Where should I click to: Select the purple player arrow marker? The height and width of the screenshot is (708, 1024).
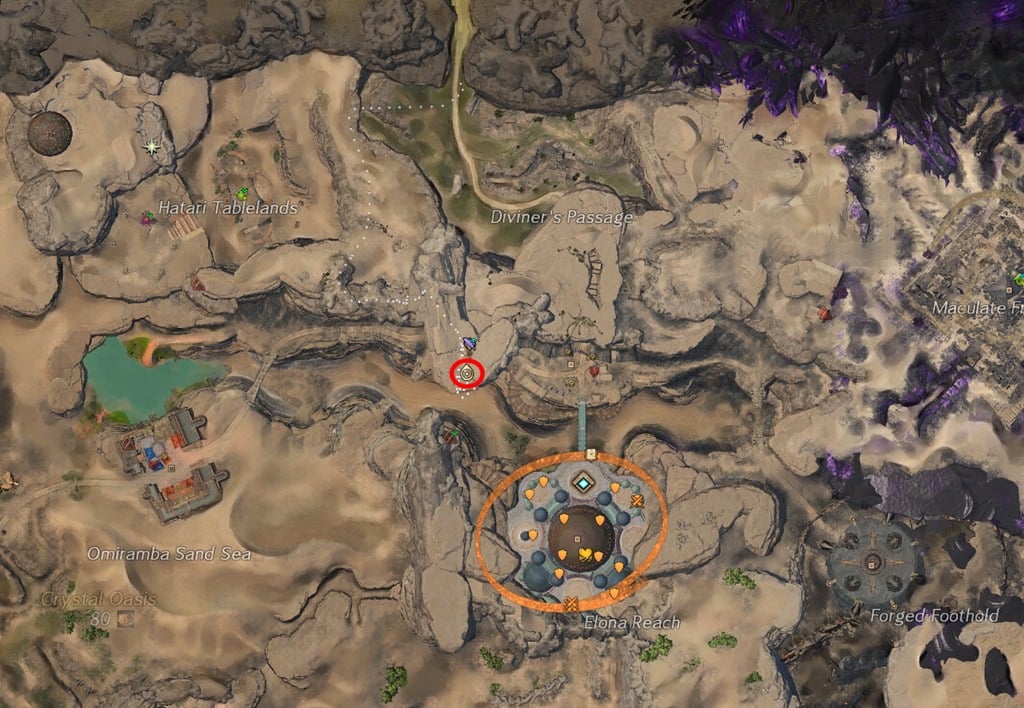click(x=470, y=344)
